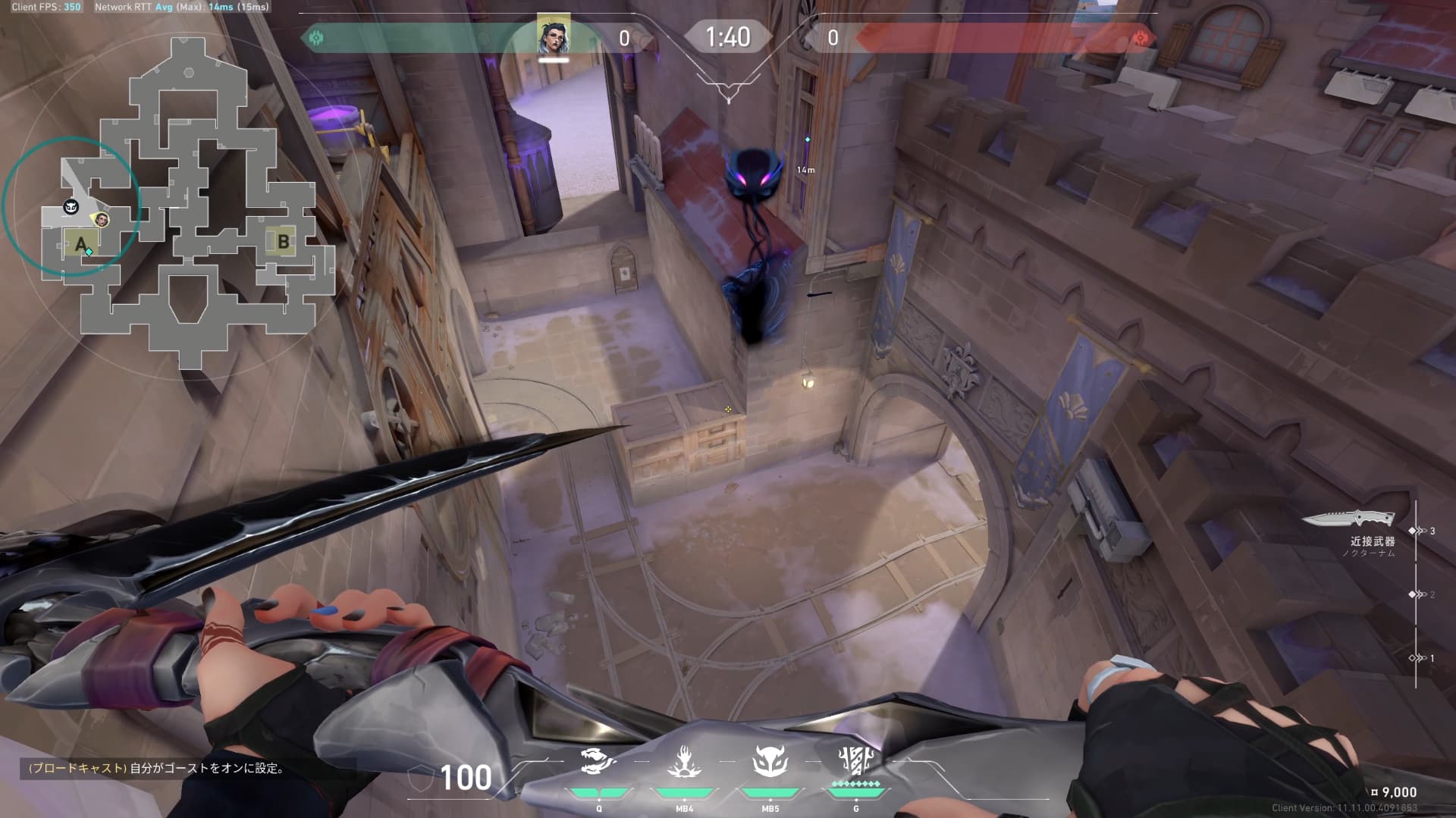Click the B site marker on minimap
The image size is (1456, 818).
click(x=283, y=242)
